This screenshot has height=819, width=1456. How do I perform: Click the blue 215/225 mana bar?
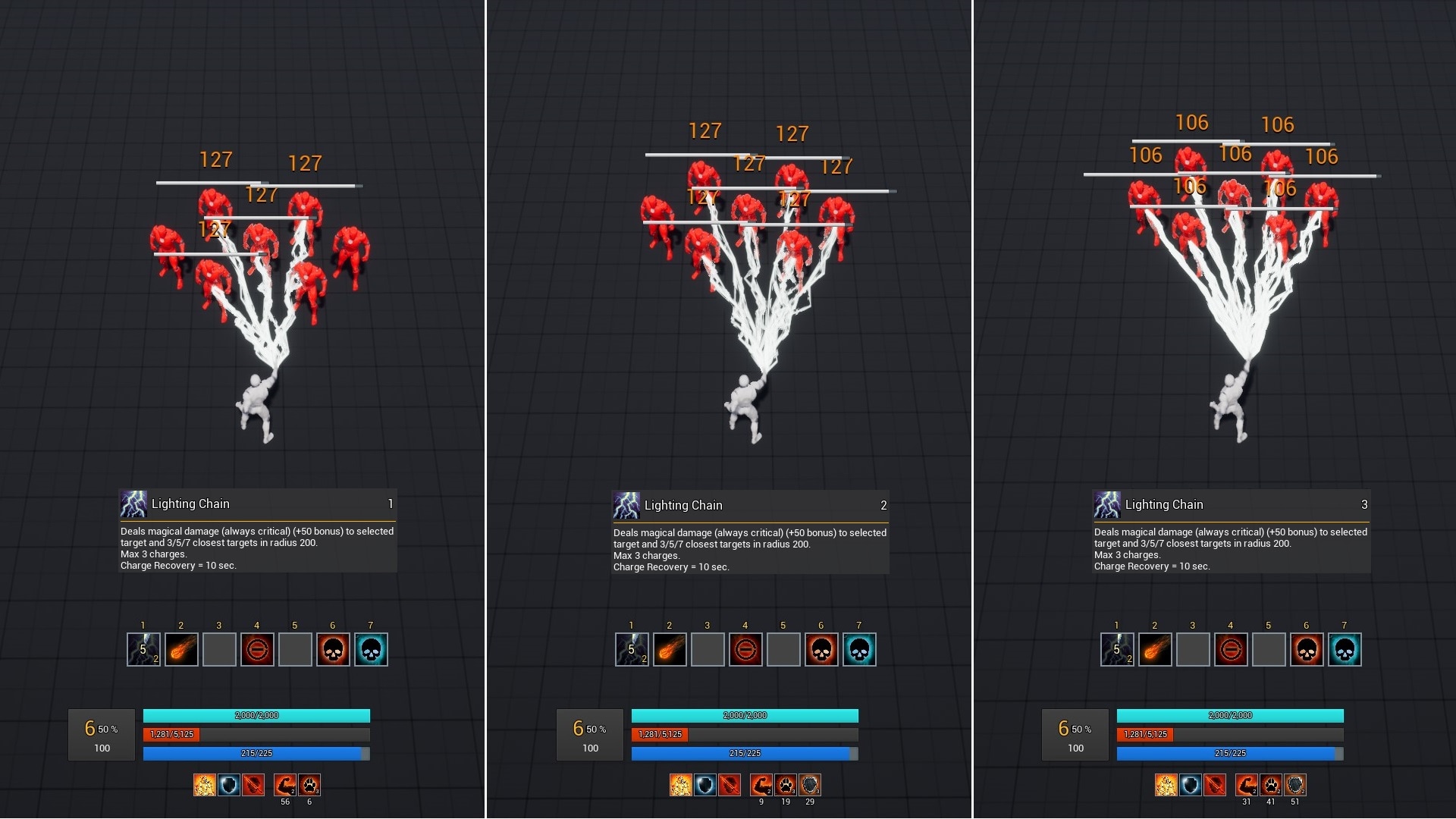click(x=256, y=753)
